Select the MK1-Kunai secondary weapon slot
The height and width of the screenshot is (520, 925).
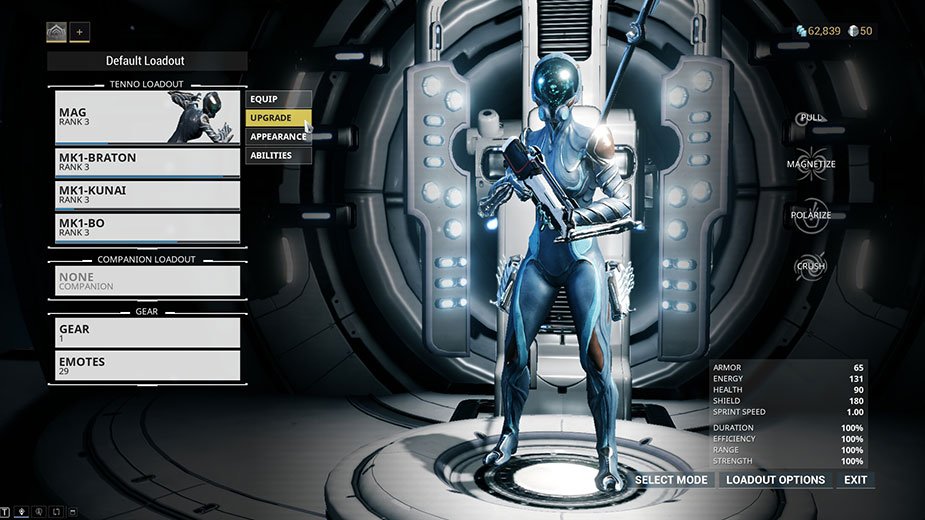pos(147,194)
